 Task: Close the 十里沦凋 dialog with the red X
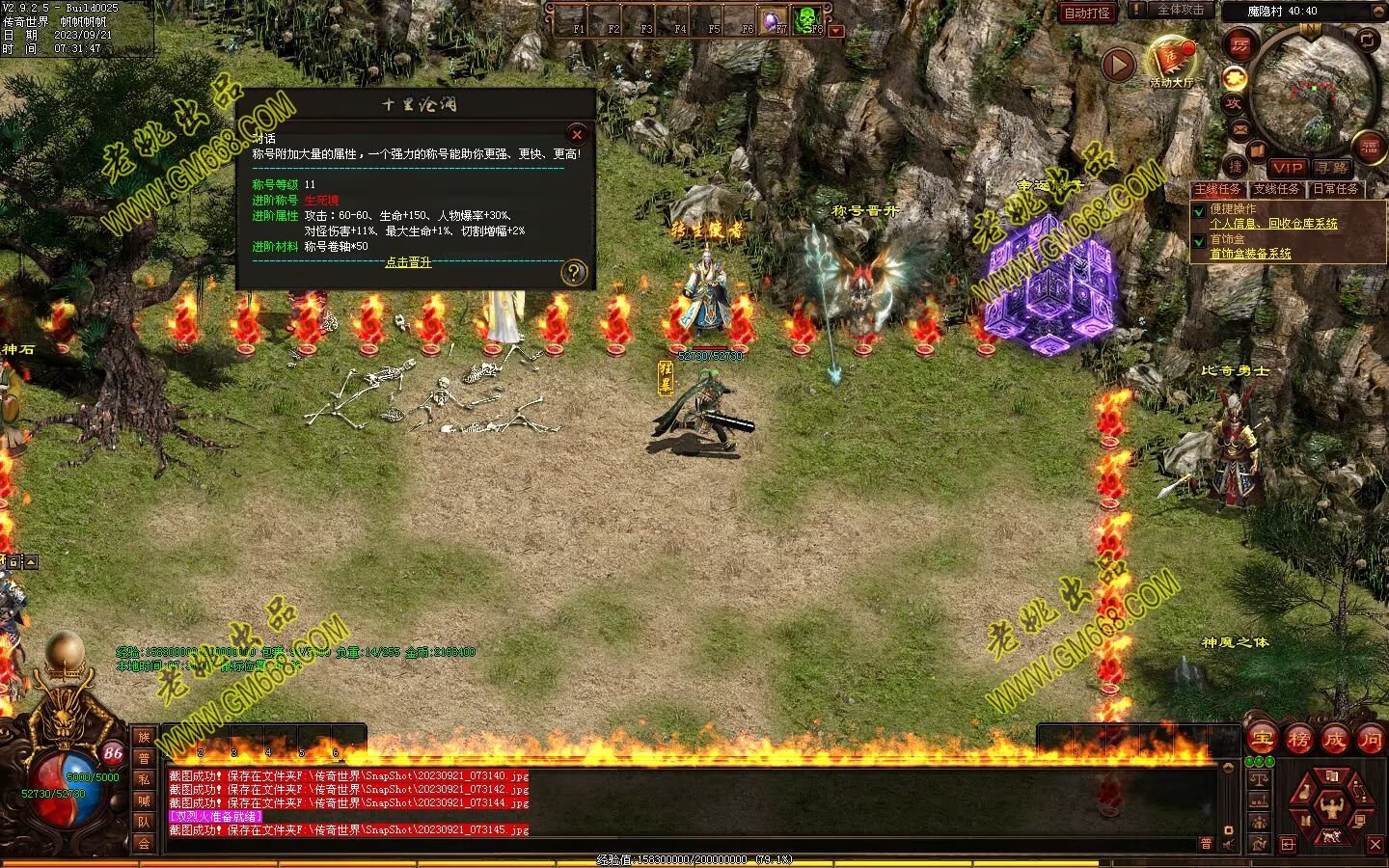tap(577, 134)
